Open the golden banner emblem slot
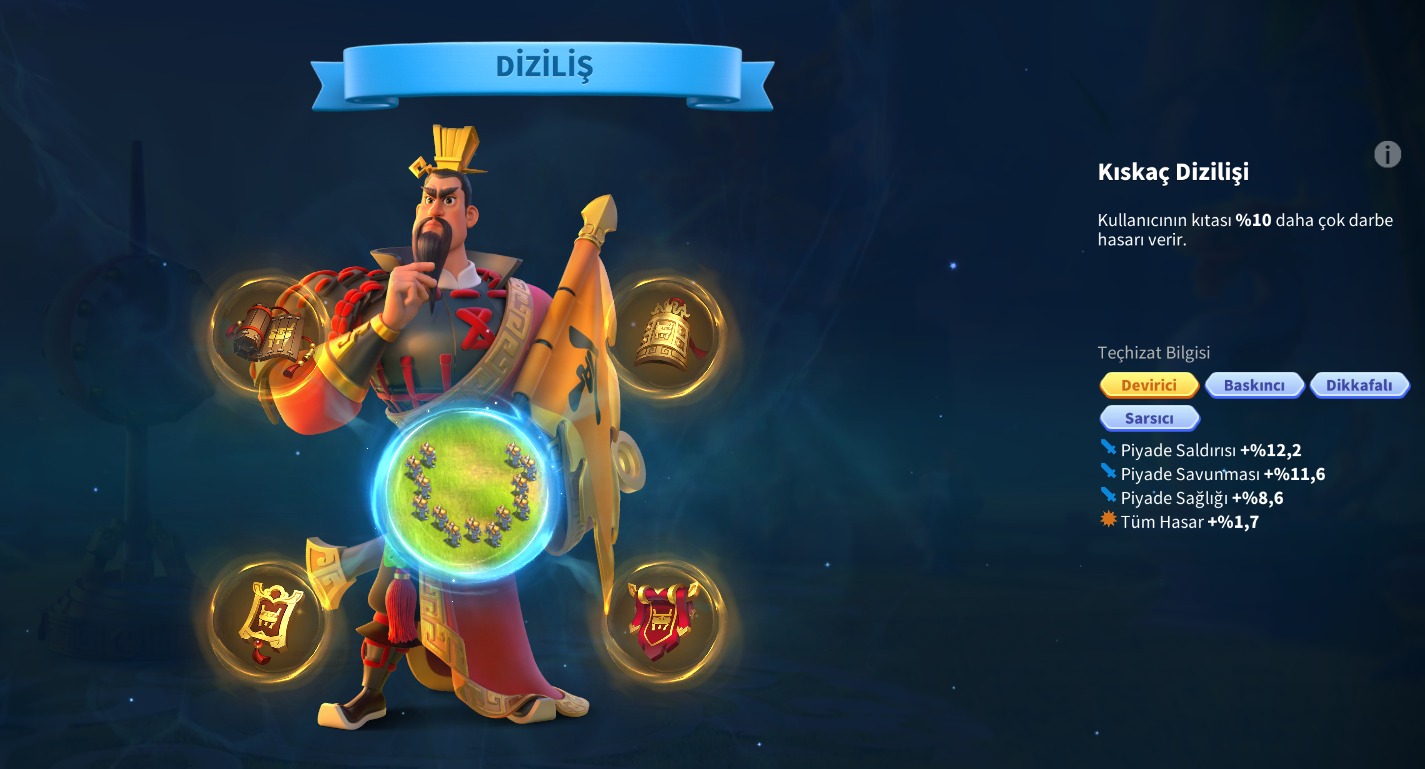This screenshot has width=1425, height=769. click(266, 617)
